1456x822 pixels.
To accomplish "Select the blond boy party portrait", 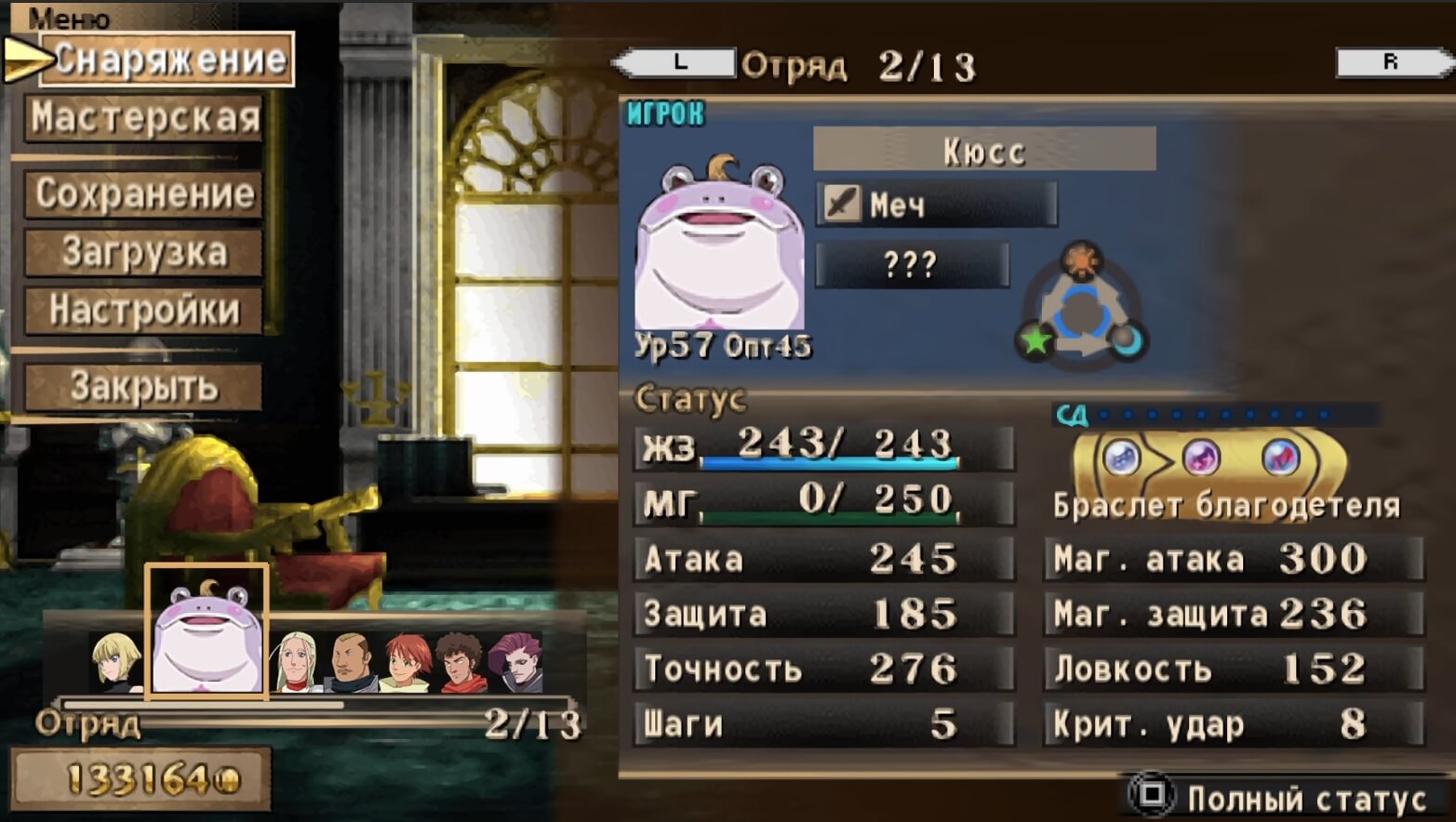I will coord(116,662).
